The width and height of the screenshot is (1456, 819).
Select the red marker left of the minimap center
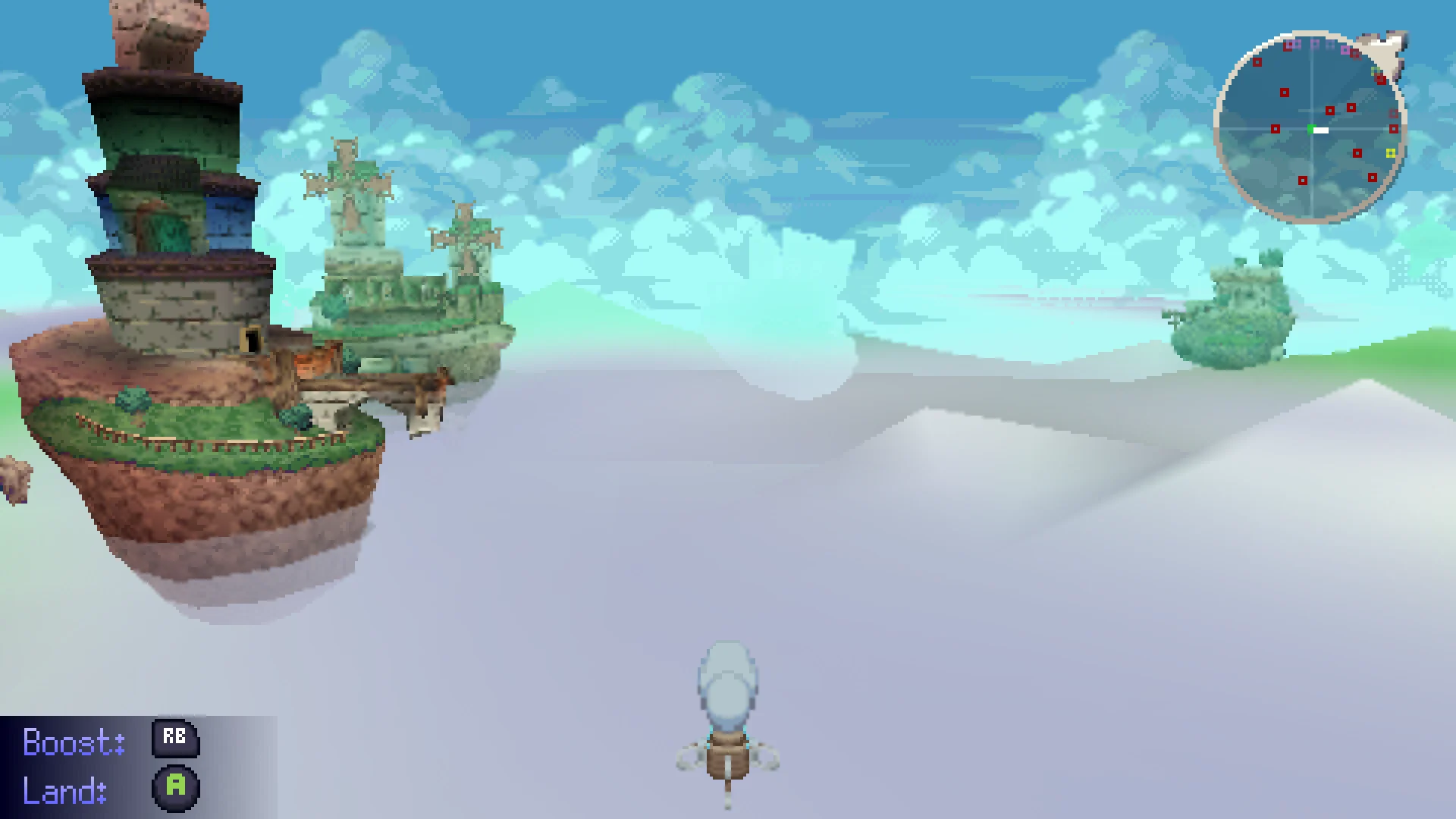[1276, 129]
